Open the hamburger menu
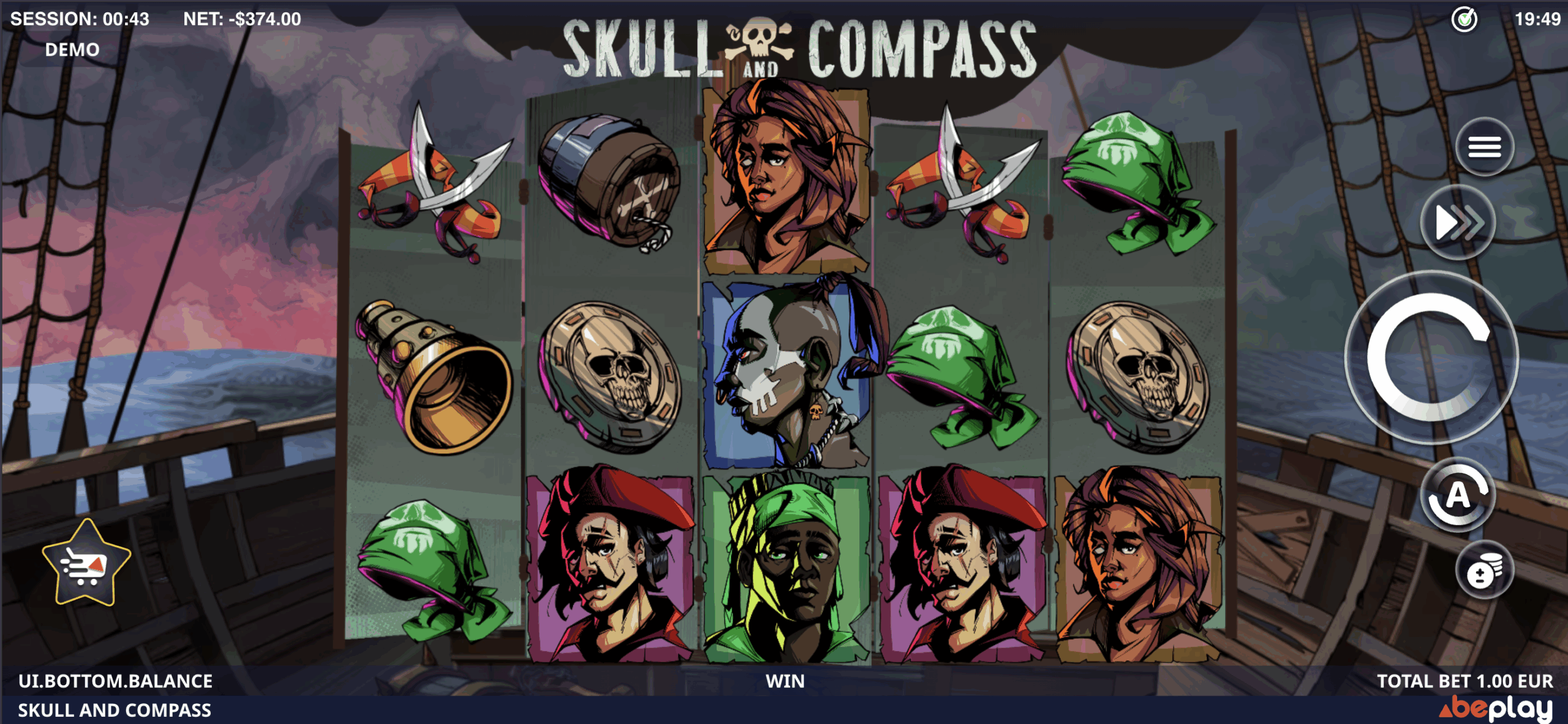This screenshot has height=724, width=1568. [1484, 147]
